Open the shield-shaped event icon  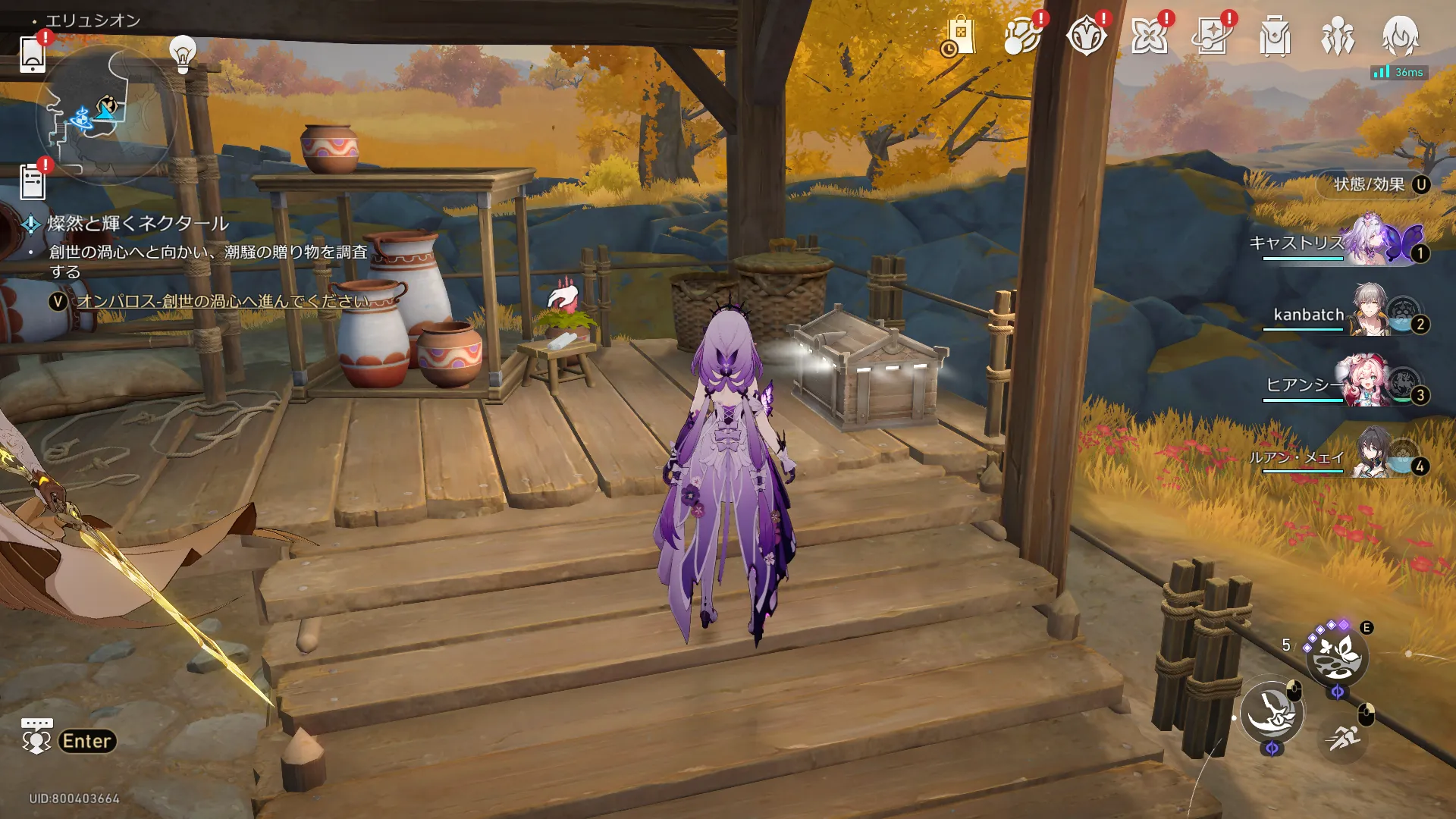(1086, 36)
